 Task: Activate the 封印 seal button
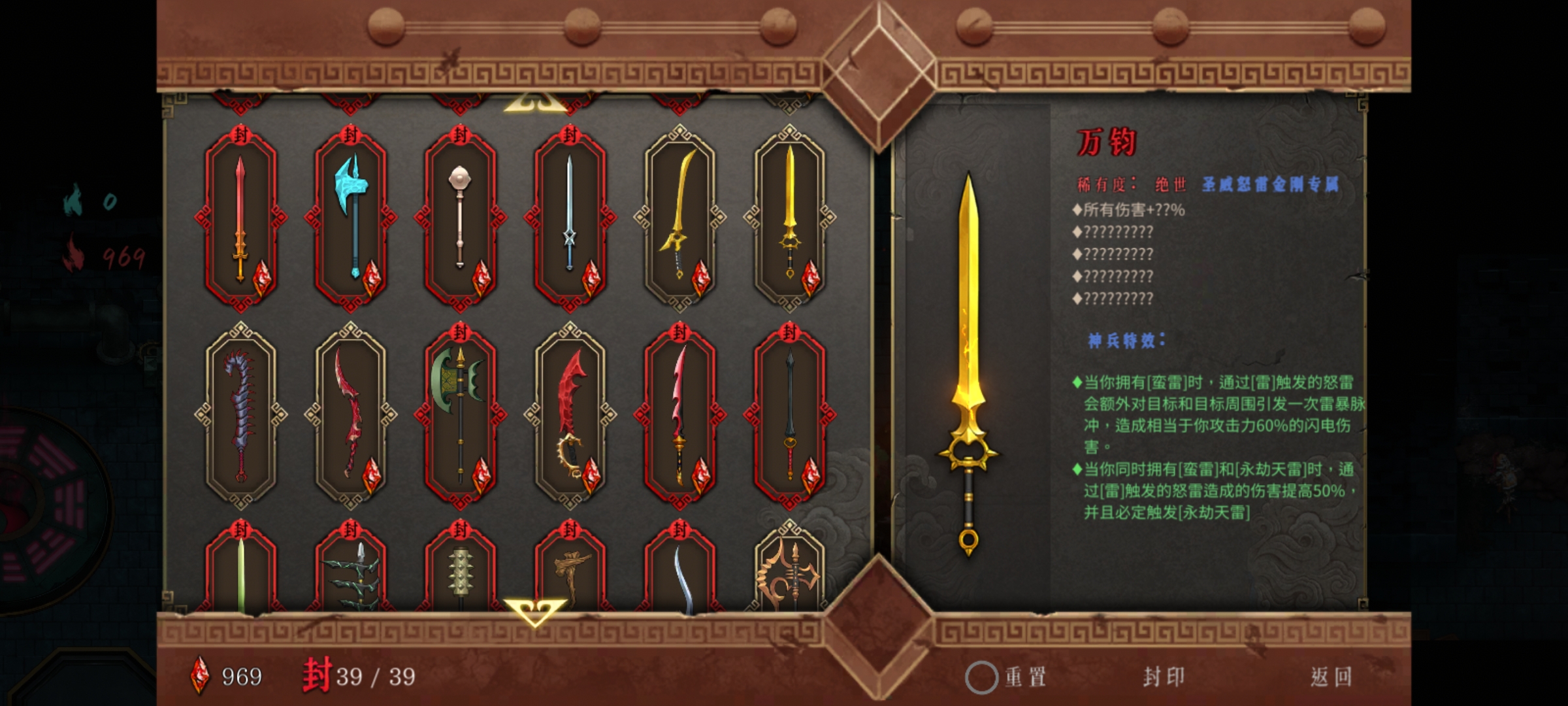pos(1164,677)
